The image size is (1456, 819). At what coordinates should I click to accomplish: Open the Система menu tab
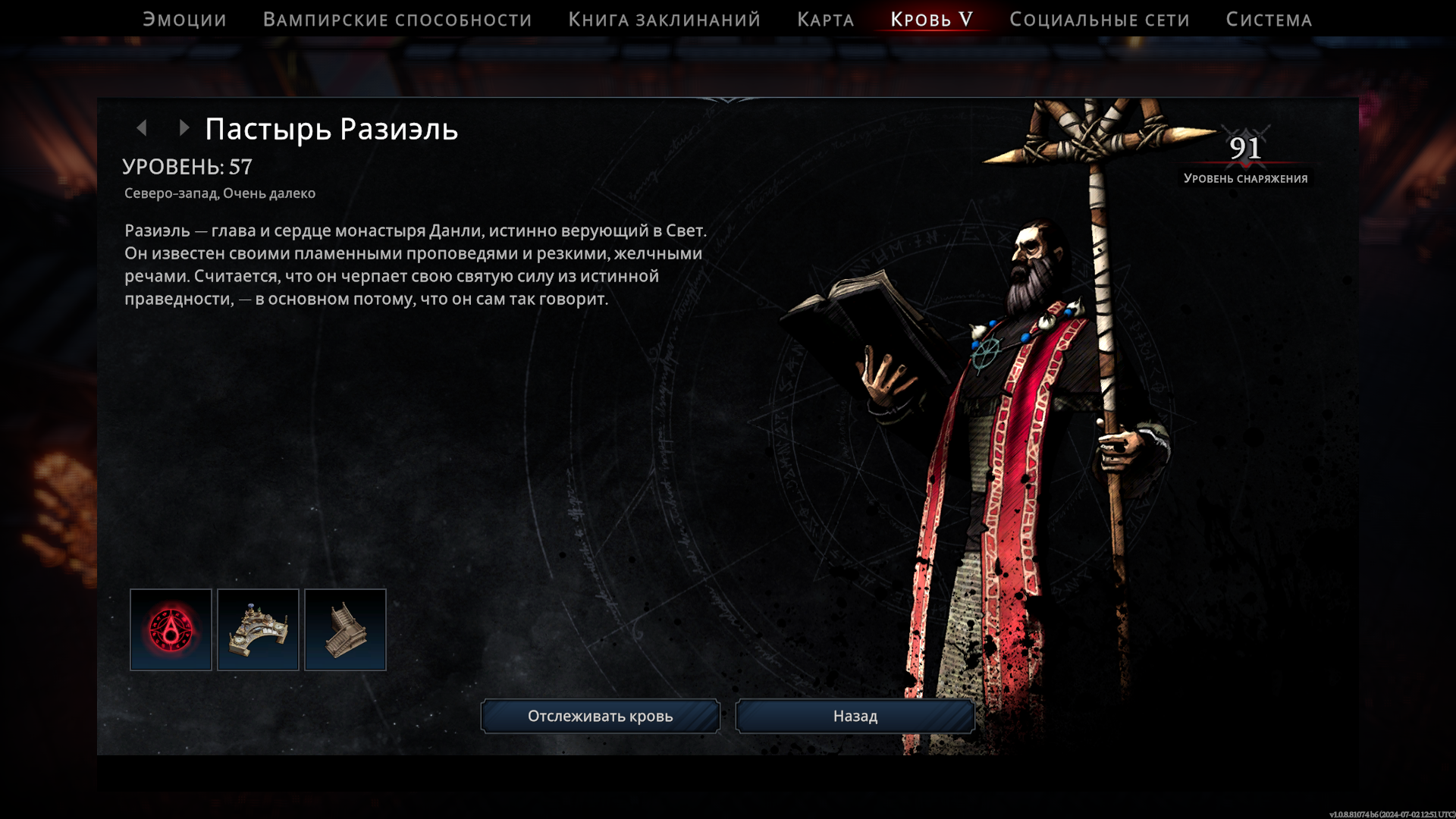(1269, 20)
